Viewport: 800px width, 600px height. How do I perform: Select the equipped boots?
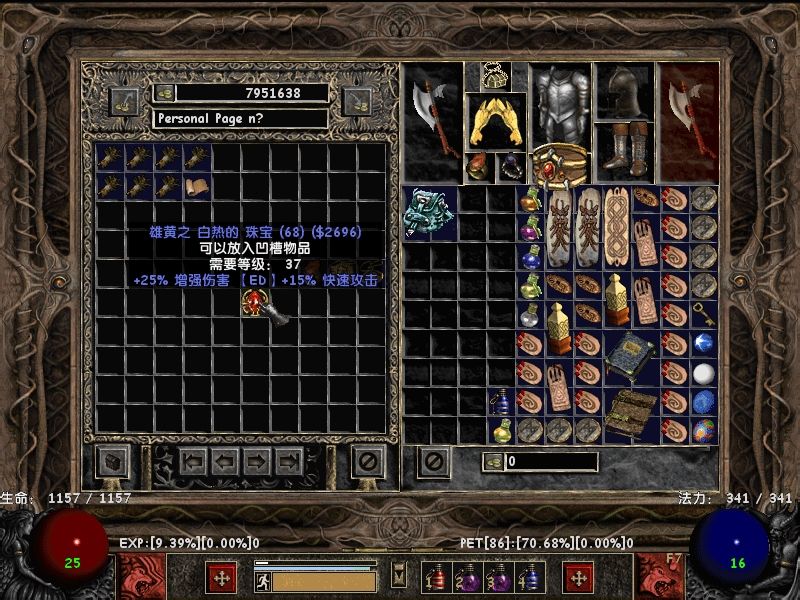[x=624, y=151]
